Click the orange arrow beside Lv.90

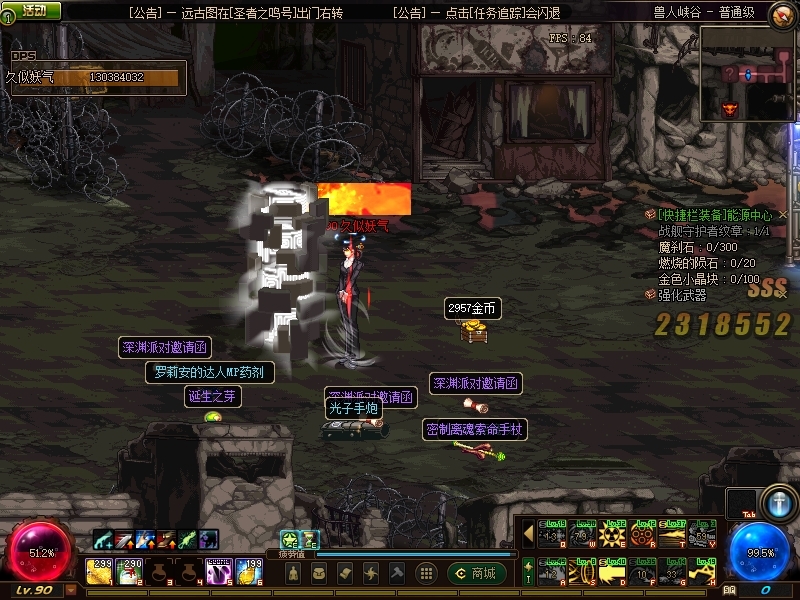point(70,591)
